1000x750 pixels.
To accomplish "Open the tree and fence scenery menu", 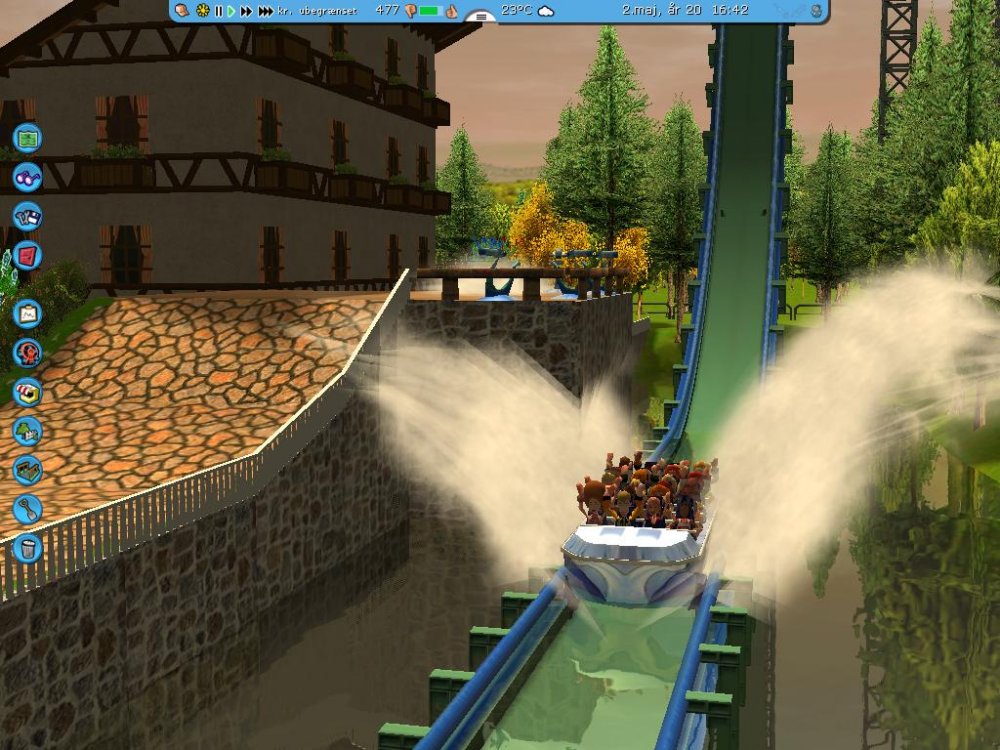I will point(27,431).
